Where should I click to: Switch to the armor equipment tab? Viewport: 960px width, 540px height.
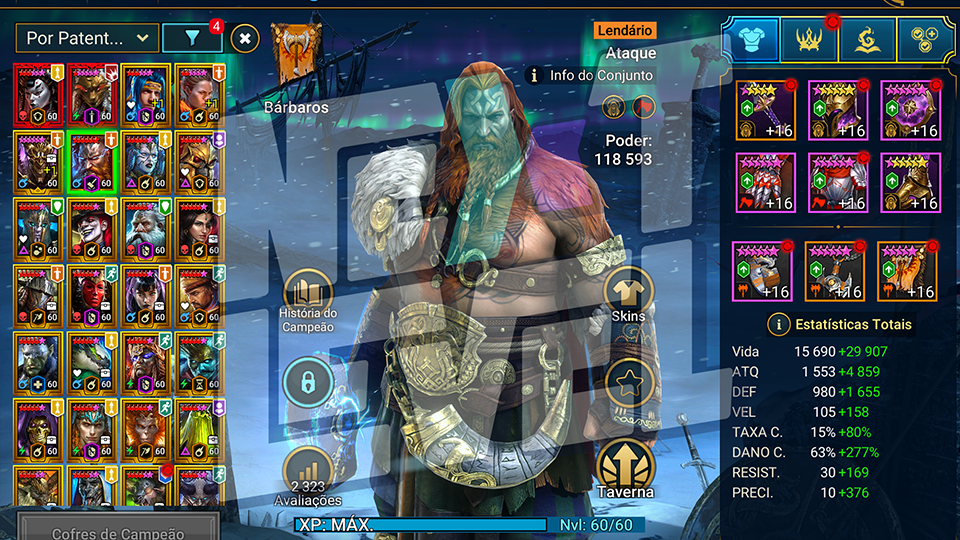[x=751, y=38]
